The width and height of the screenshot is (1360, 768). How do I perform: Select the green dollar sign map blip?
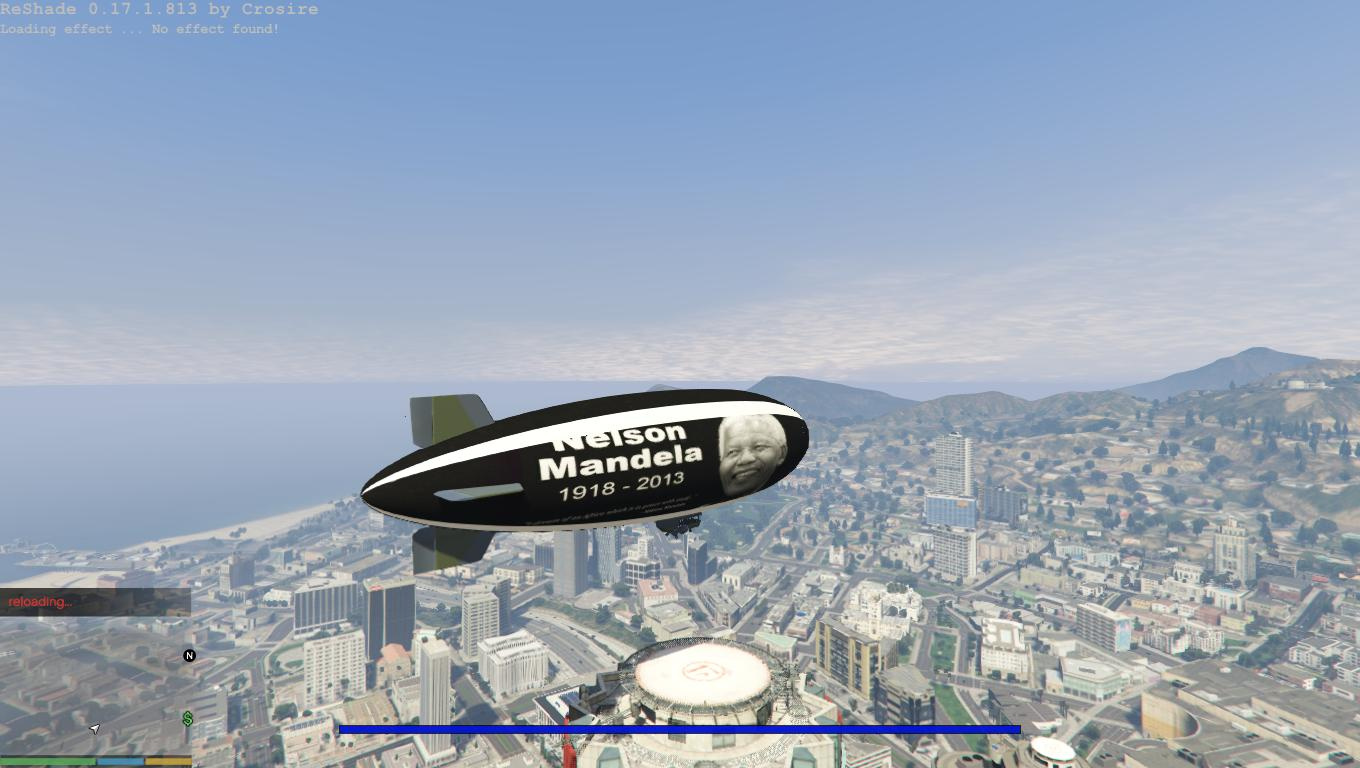(188, 718)
